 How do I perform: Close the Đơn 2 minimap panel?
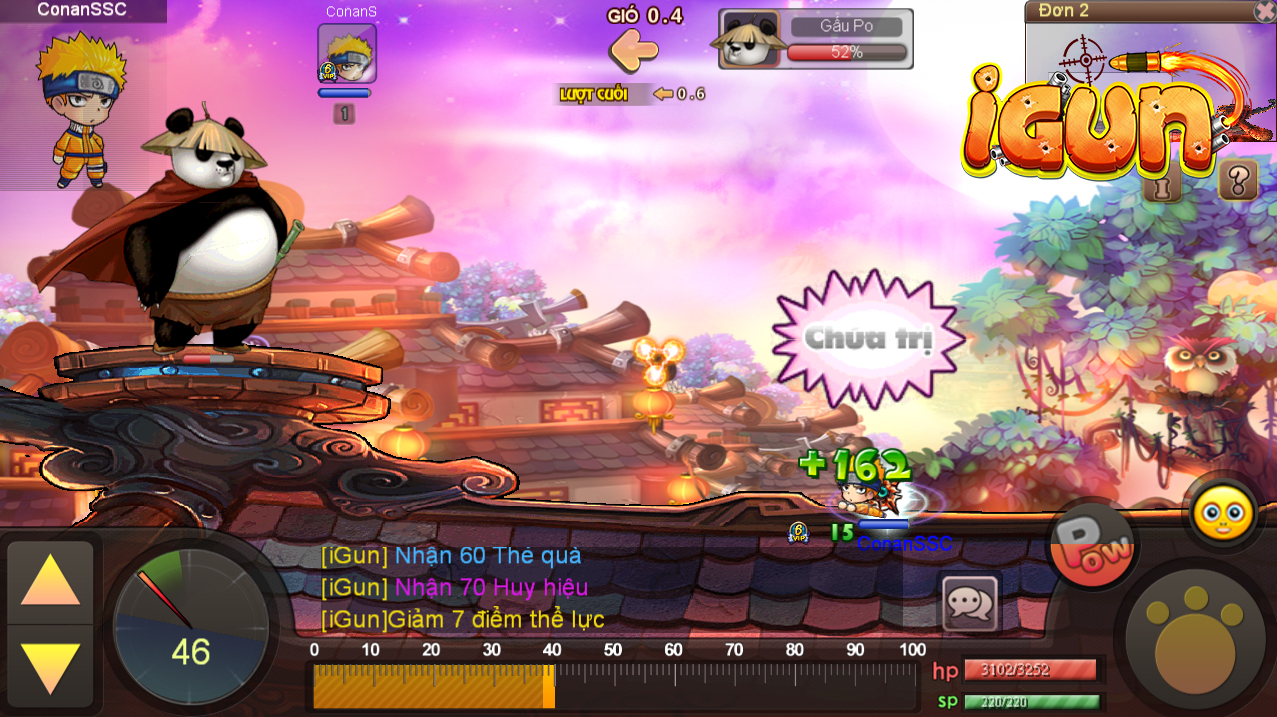click(1265, 11)
